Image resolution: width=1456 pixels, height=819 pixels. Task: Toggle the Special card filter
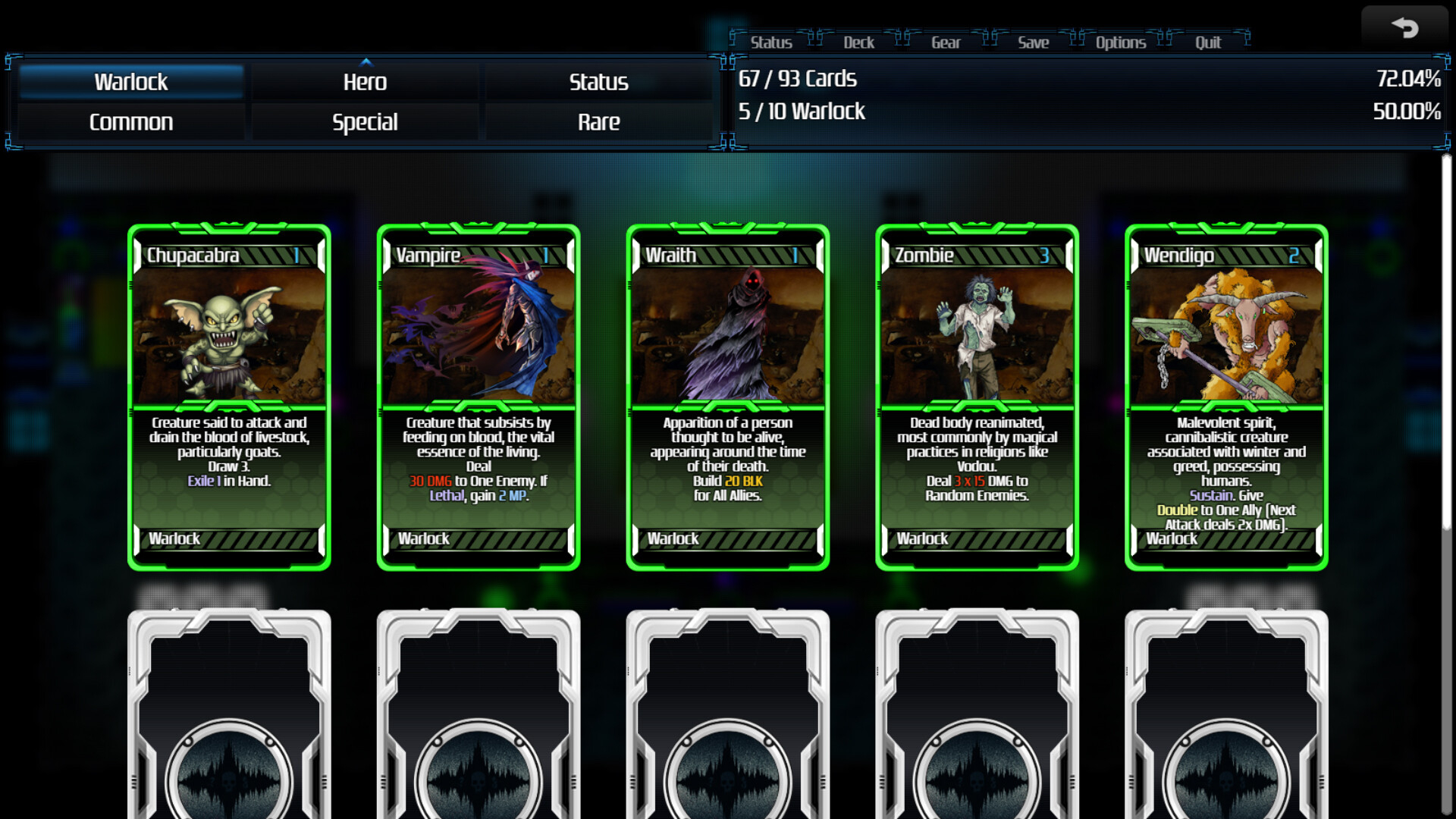[365, 121]
